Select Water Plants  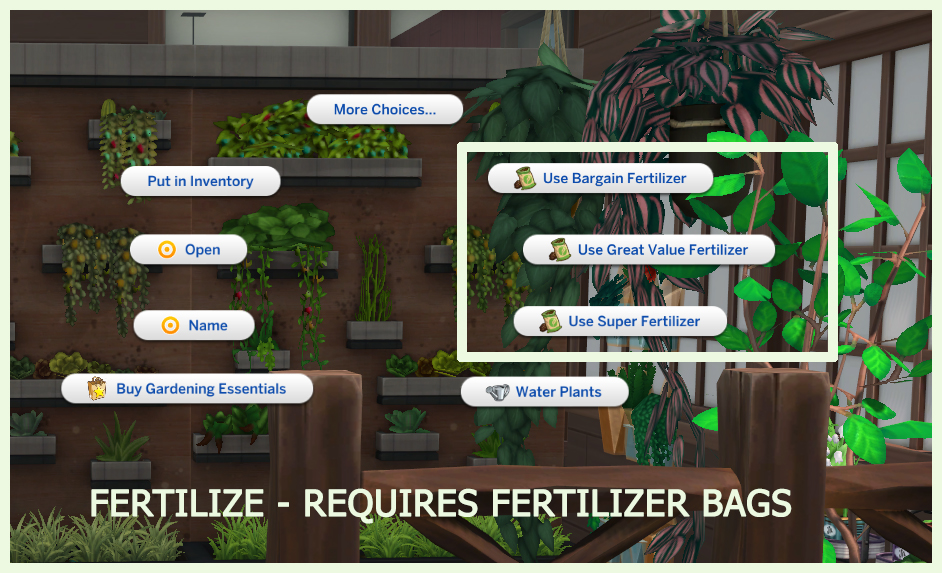(545, 392)
